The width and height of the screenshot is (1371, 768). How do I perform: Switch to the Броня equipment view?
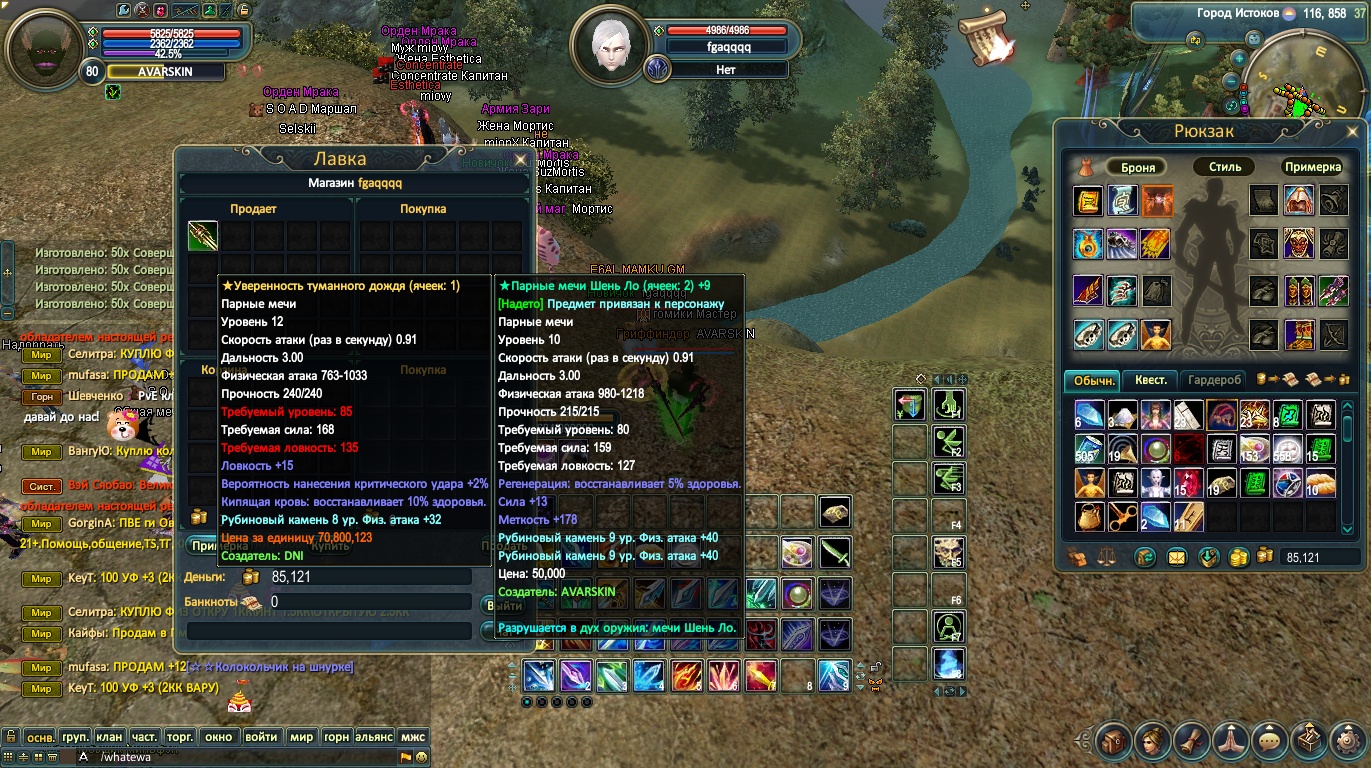(1138, 167)
